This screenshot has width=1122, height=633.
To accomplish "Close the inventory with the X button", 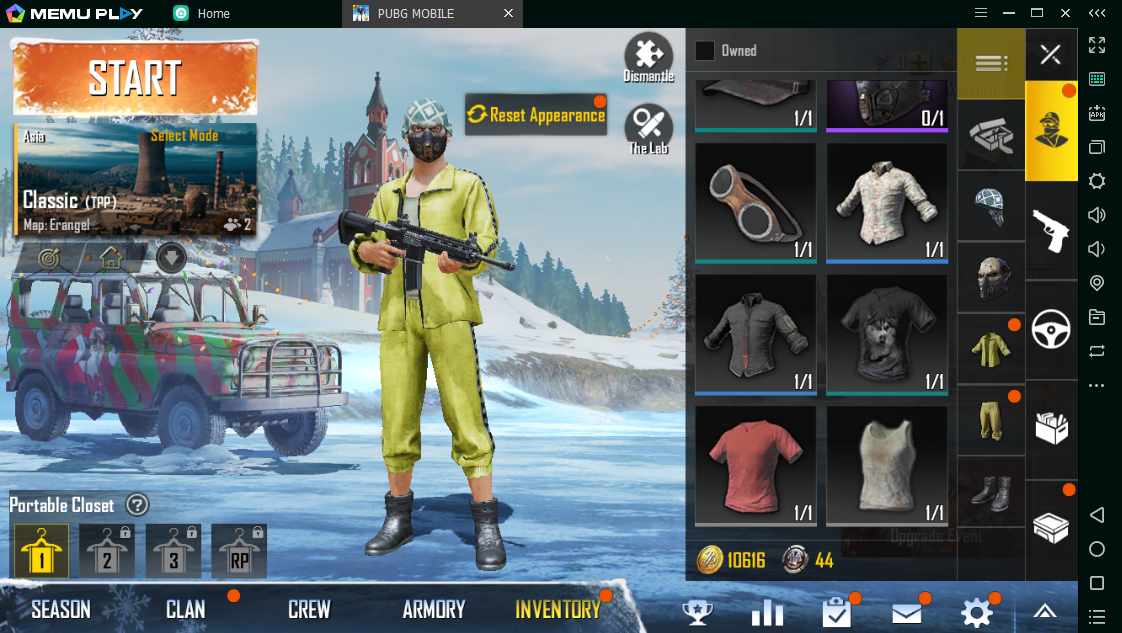I will click(1050, 54).
